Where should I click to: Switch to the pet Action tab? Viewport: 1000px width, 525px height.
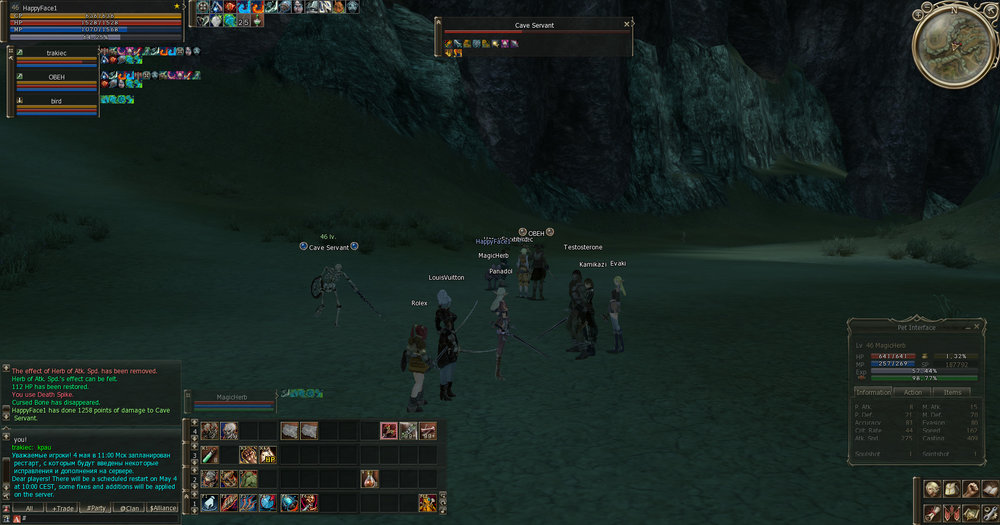point(912,392)
